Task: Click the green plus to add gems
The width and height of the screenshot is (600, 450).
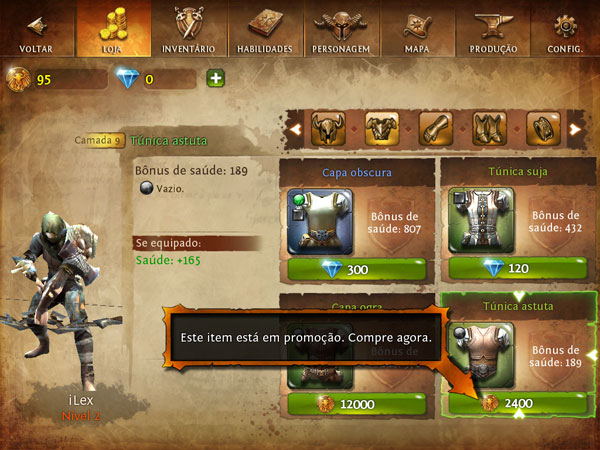Action: tap(215, 79)
